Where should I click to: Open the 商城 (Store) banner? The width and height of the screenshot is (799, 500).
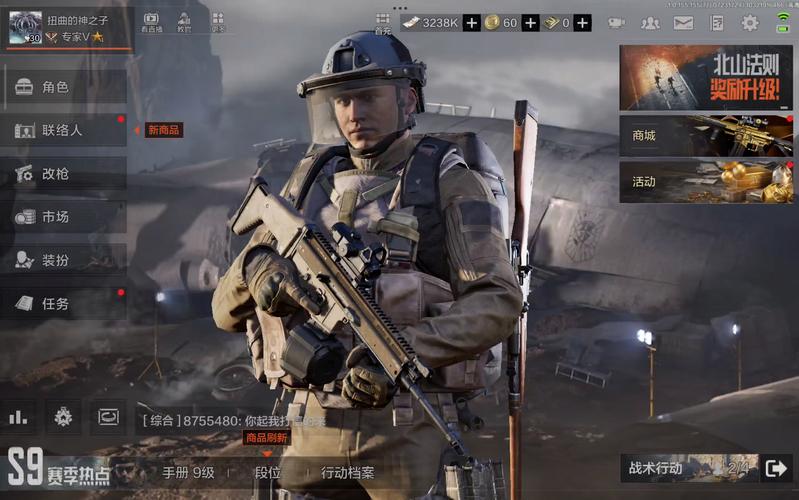705,135
